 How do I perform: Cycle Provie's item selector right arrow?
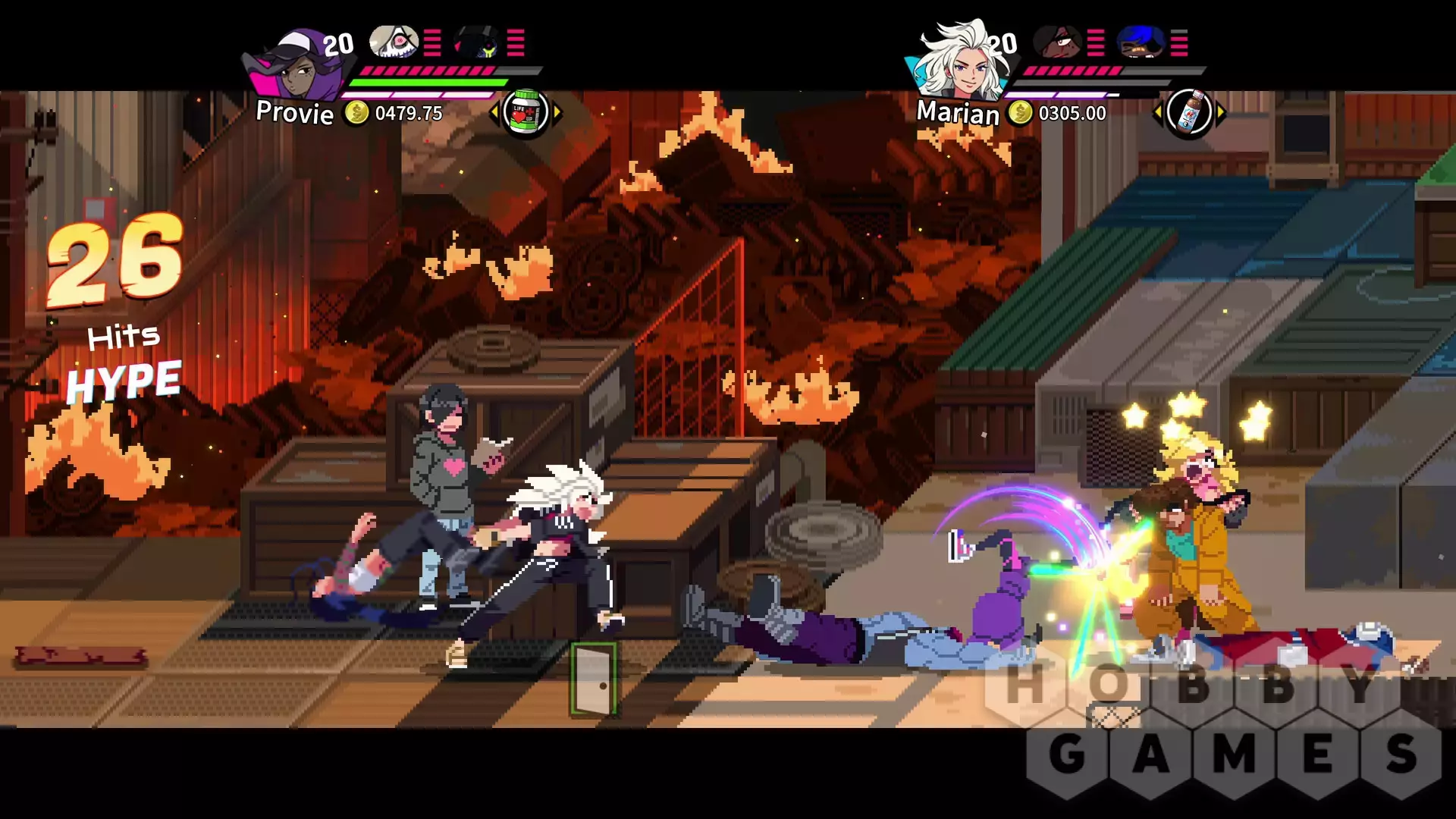click(557, 113)
